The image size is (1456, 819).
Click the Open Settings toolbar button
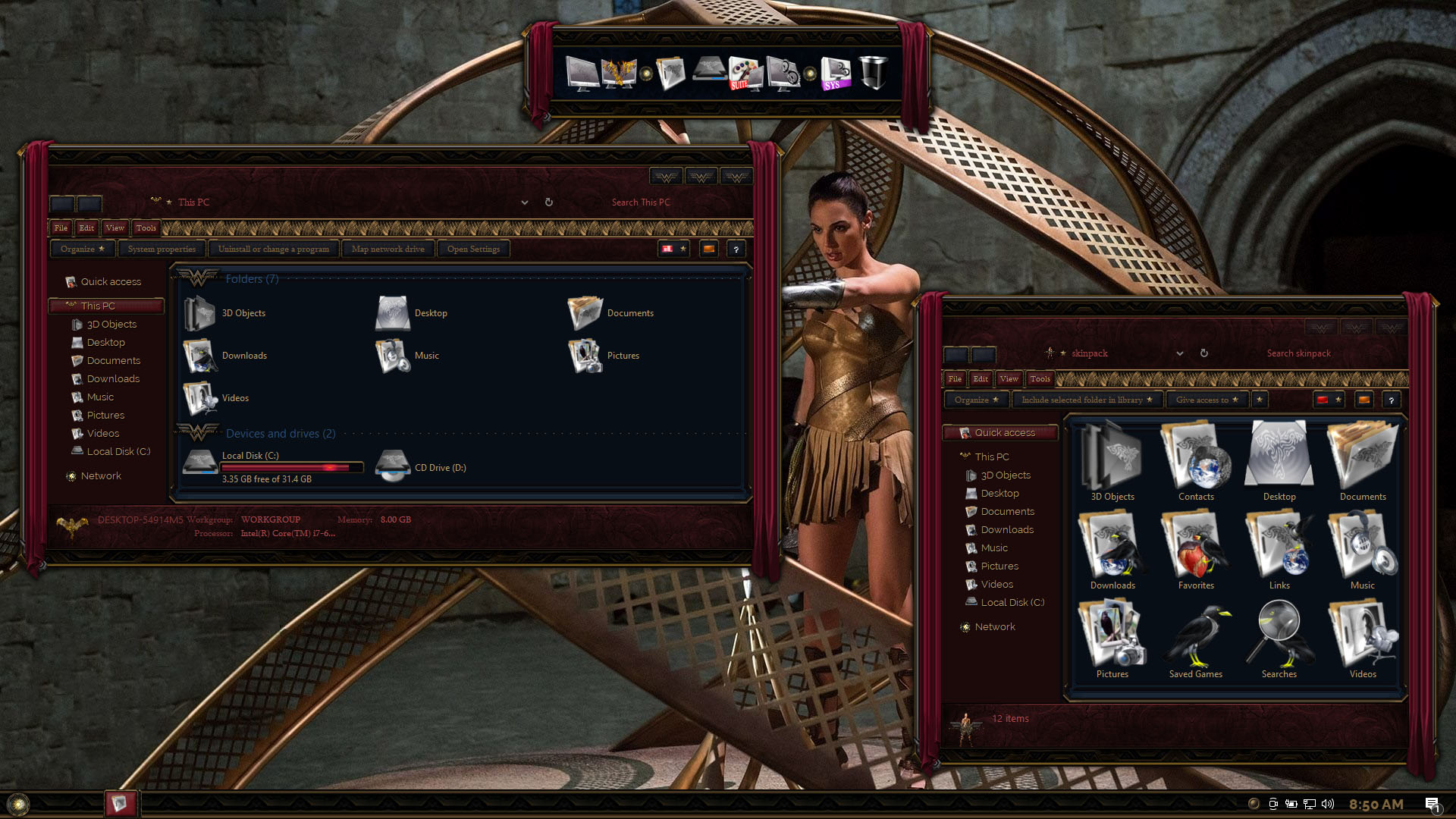[x=473, y=249]
